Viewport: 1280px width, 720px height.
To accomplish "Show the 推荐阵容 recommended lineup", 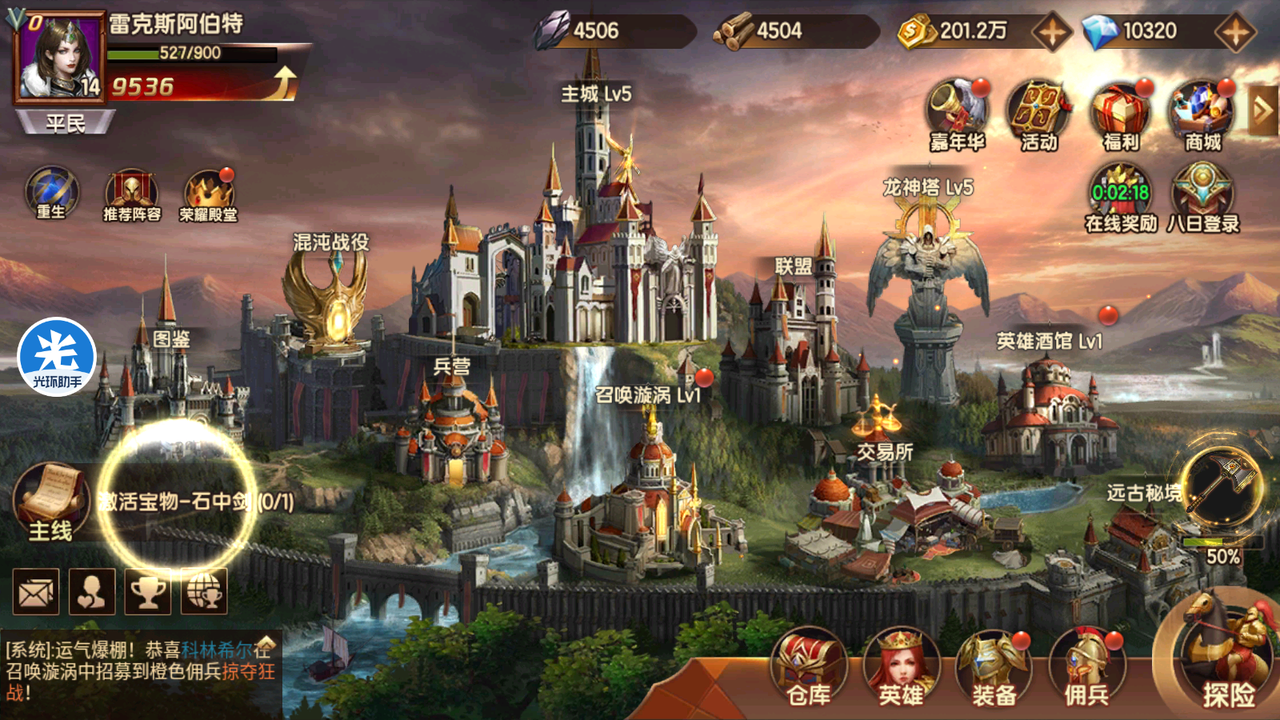I will click(x=132, y=194).
